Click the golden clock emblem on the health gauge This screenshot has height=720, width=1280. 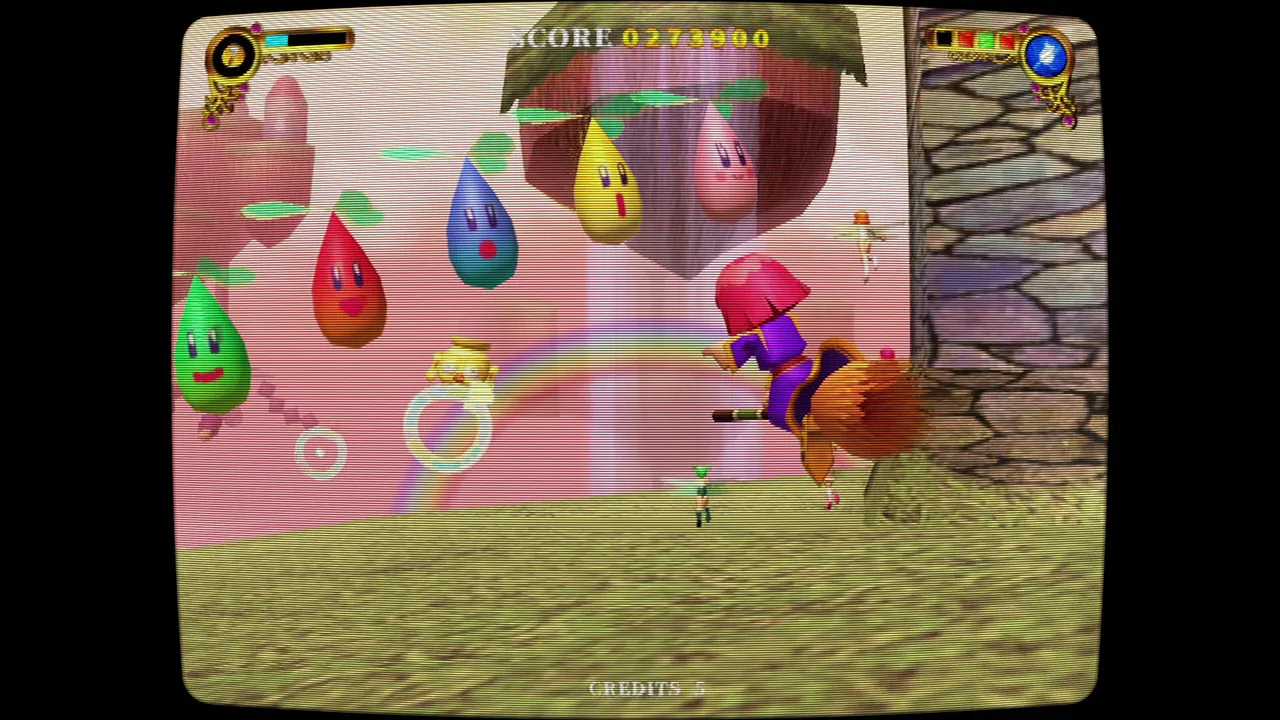tap(232, 54)
